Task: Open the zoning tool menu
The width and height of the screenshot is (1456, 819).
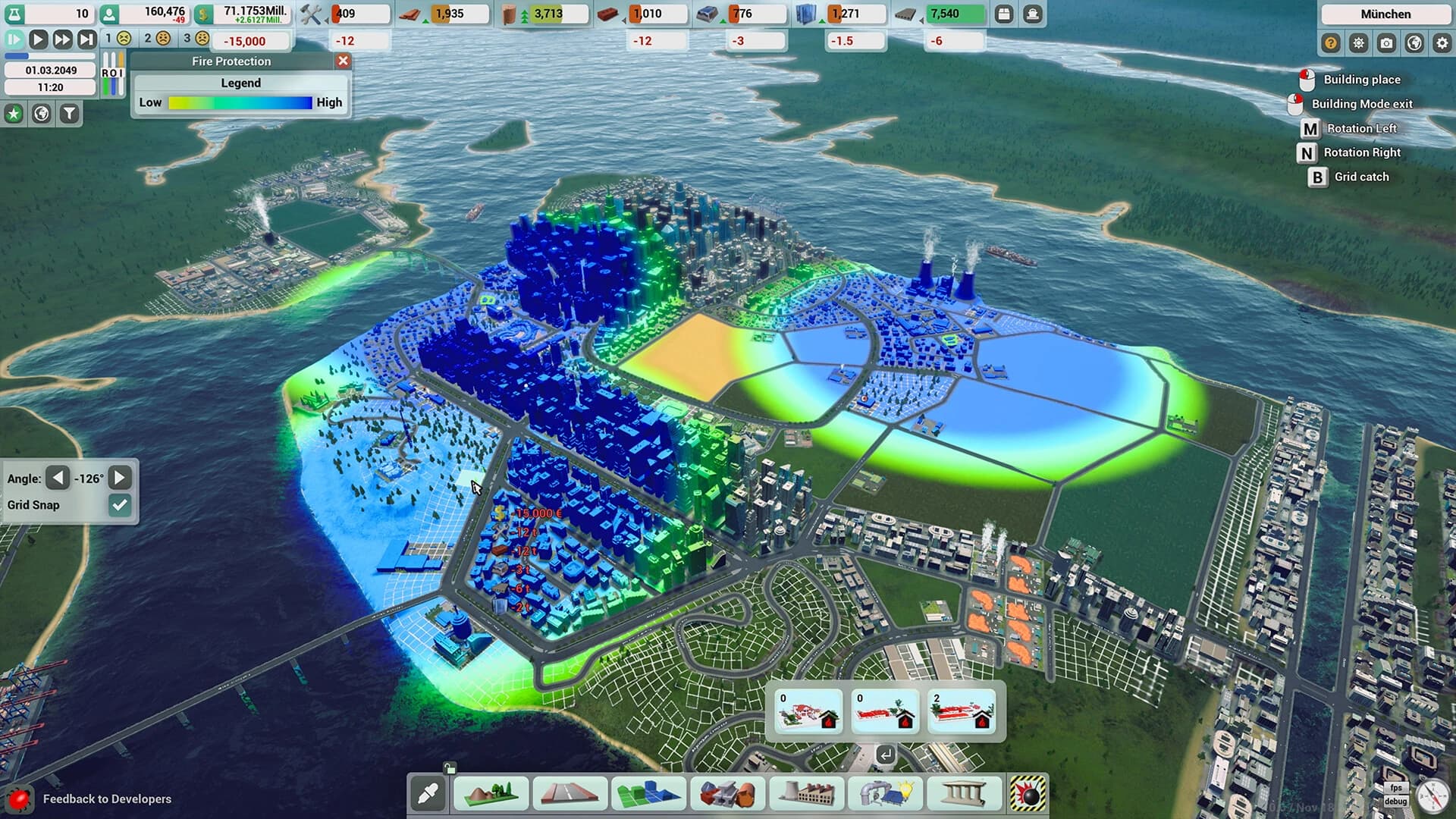Action: (648, 794)
